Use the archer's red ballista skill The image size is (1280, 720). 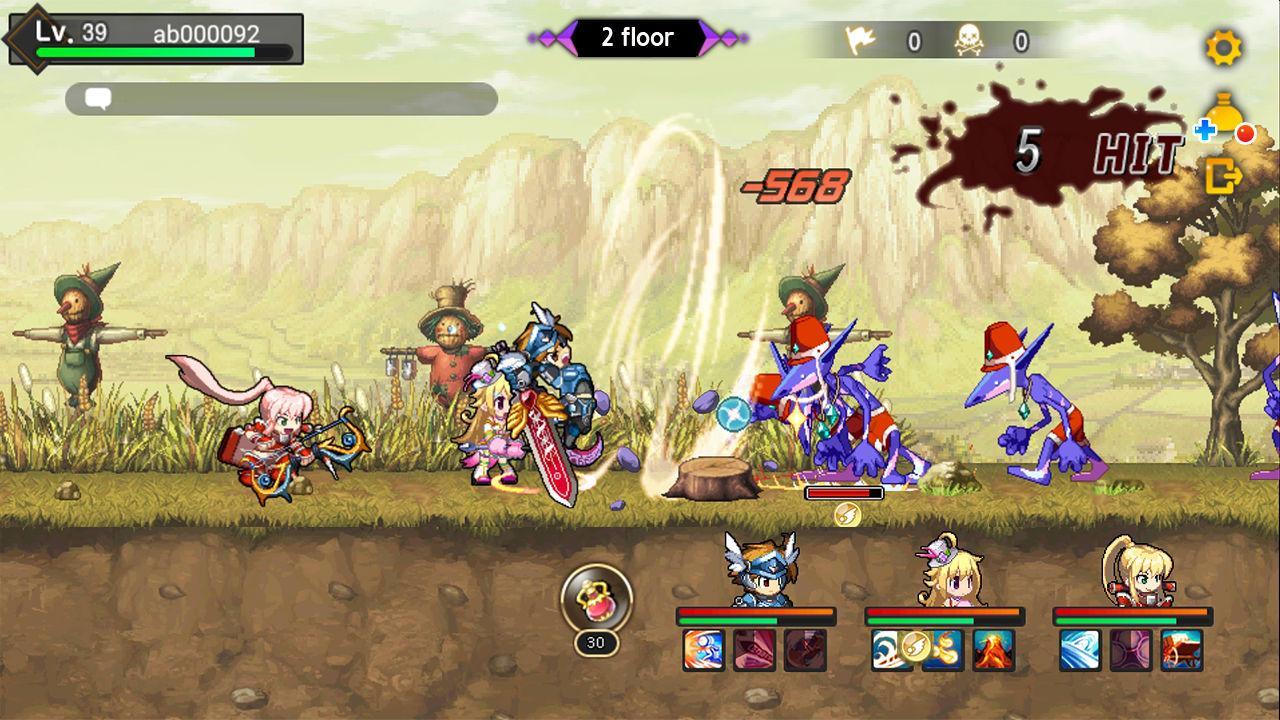(x=1182, y=650)
